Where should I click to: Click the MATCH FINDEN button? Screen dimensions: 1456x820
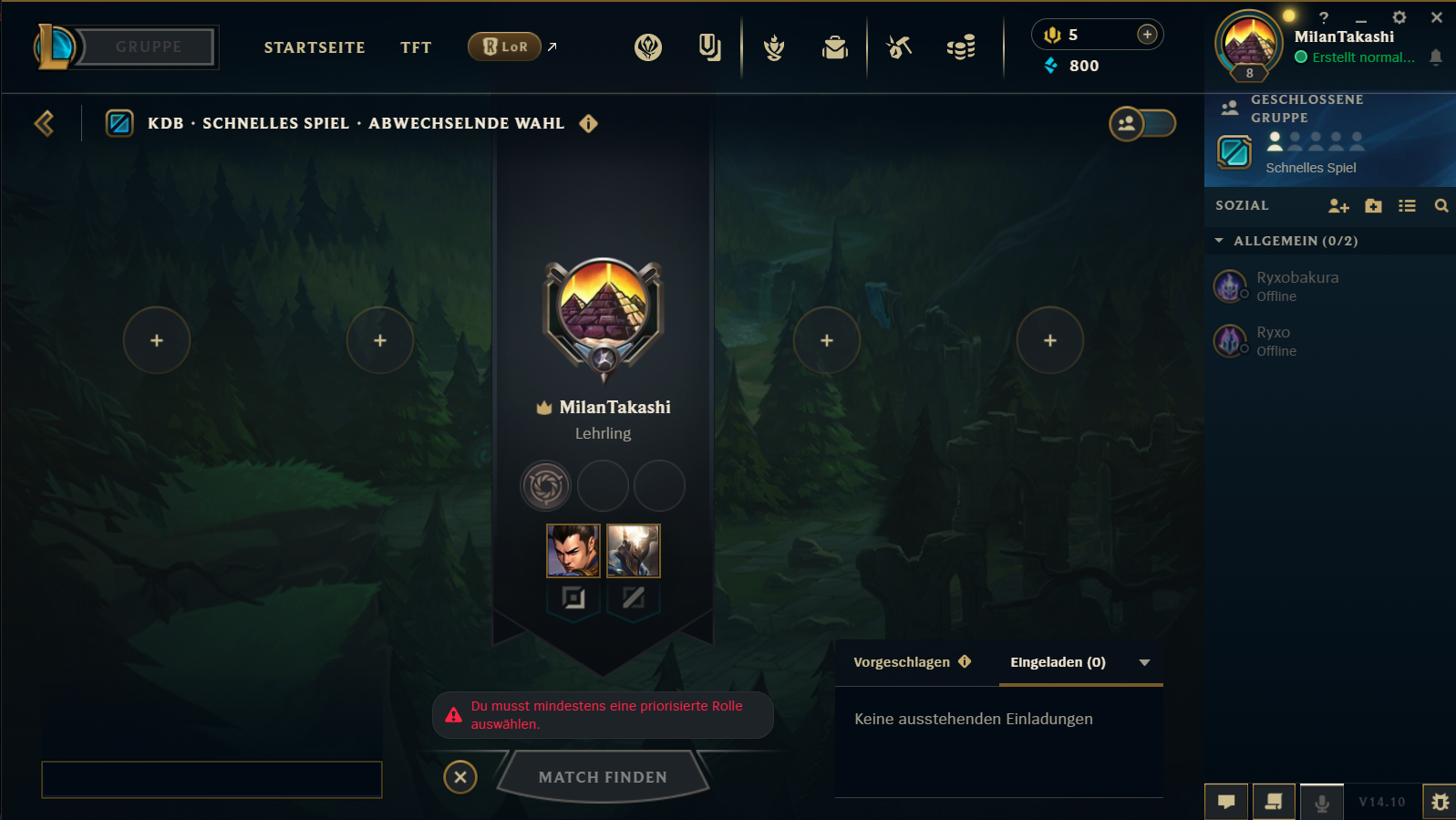[603, 776]
